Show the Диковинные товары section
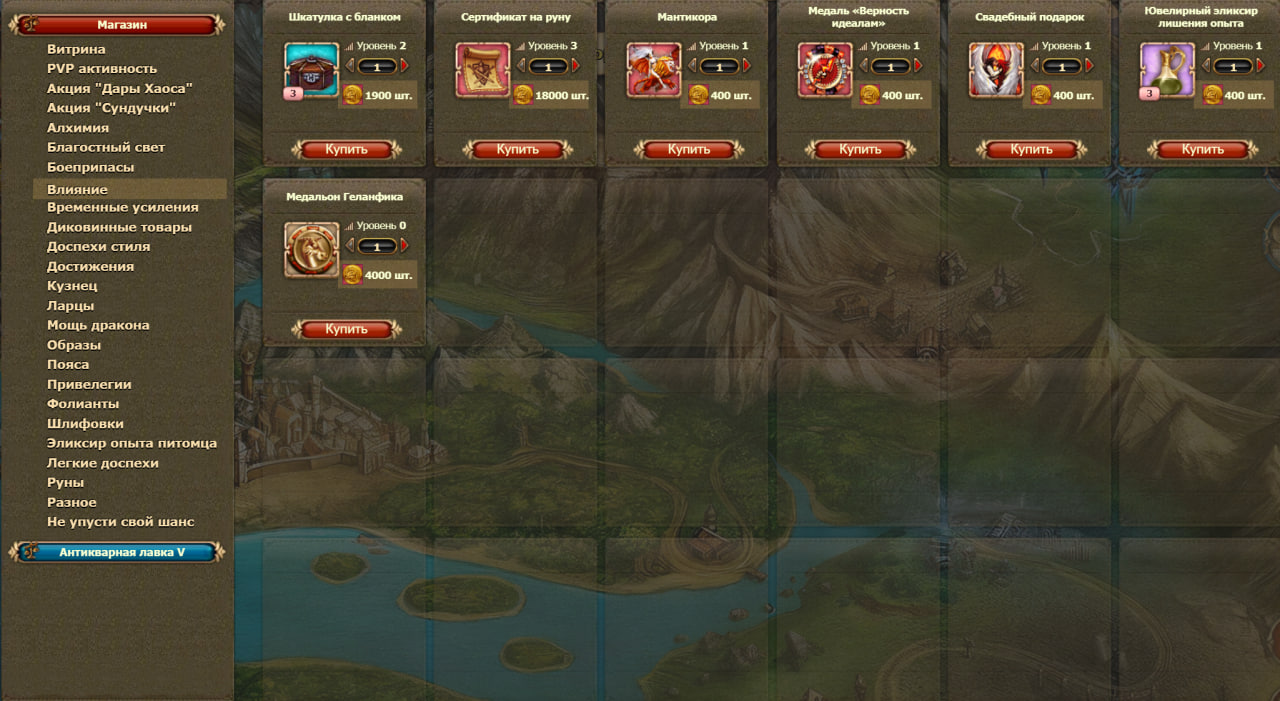This screenshot has height=701, width=1280. [119, 227]
